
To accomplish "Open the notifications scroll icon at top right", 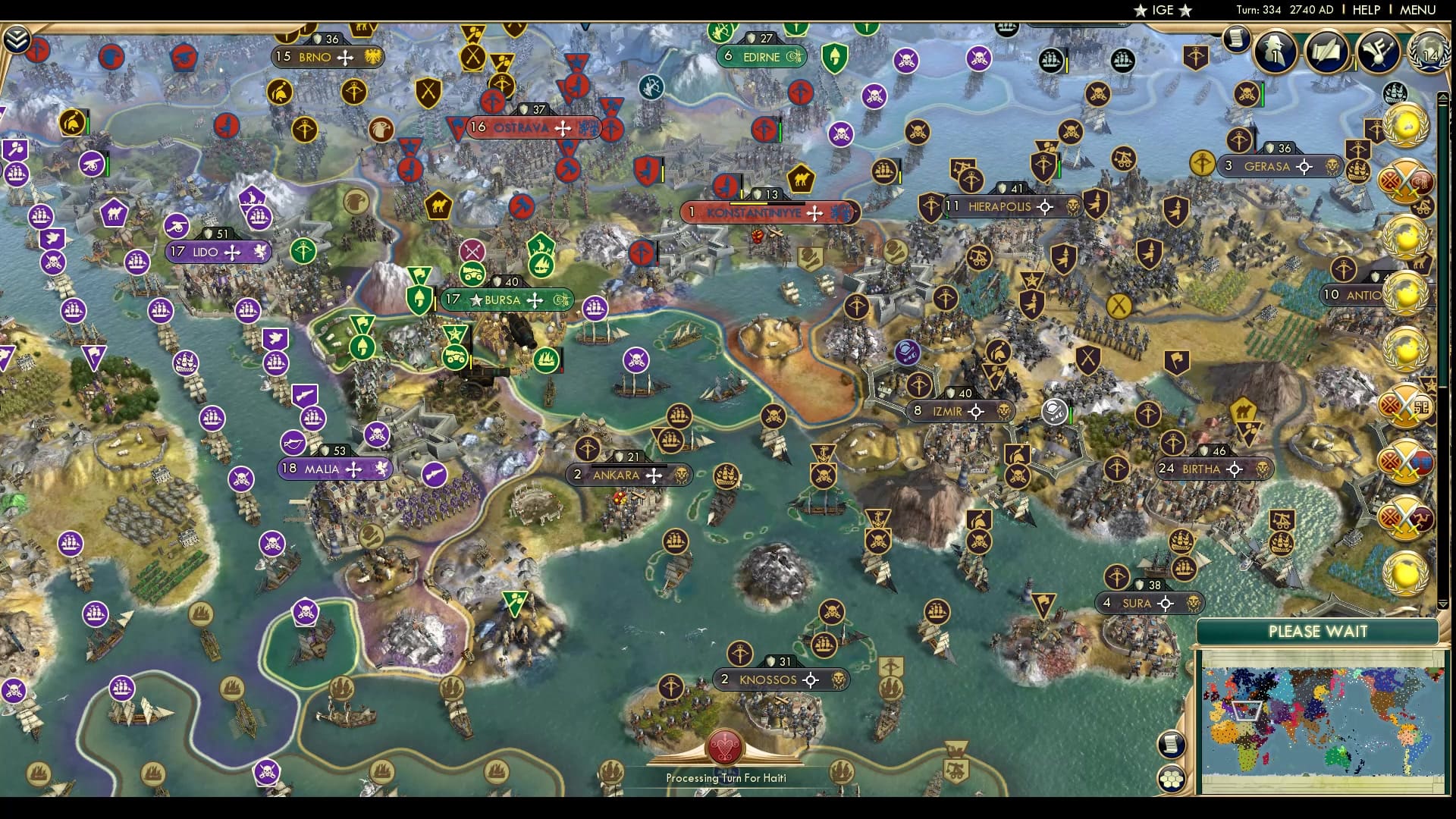I will pos(1236,38).
